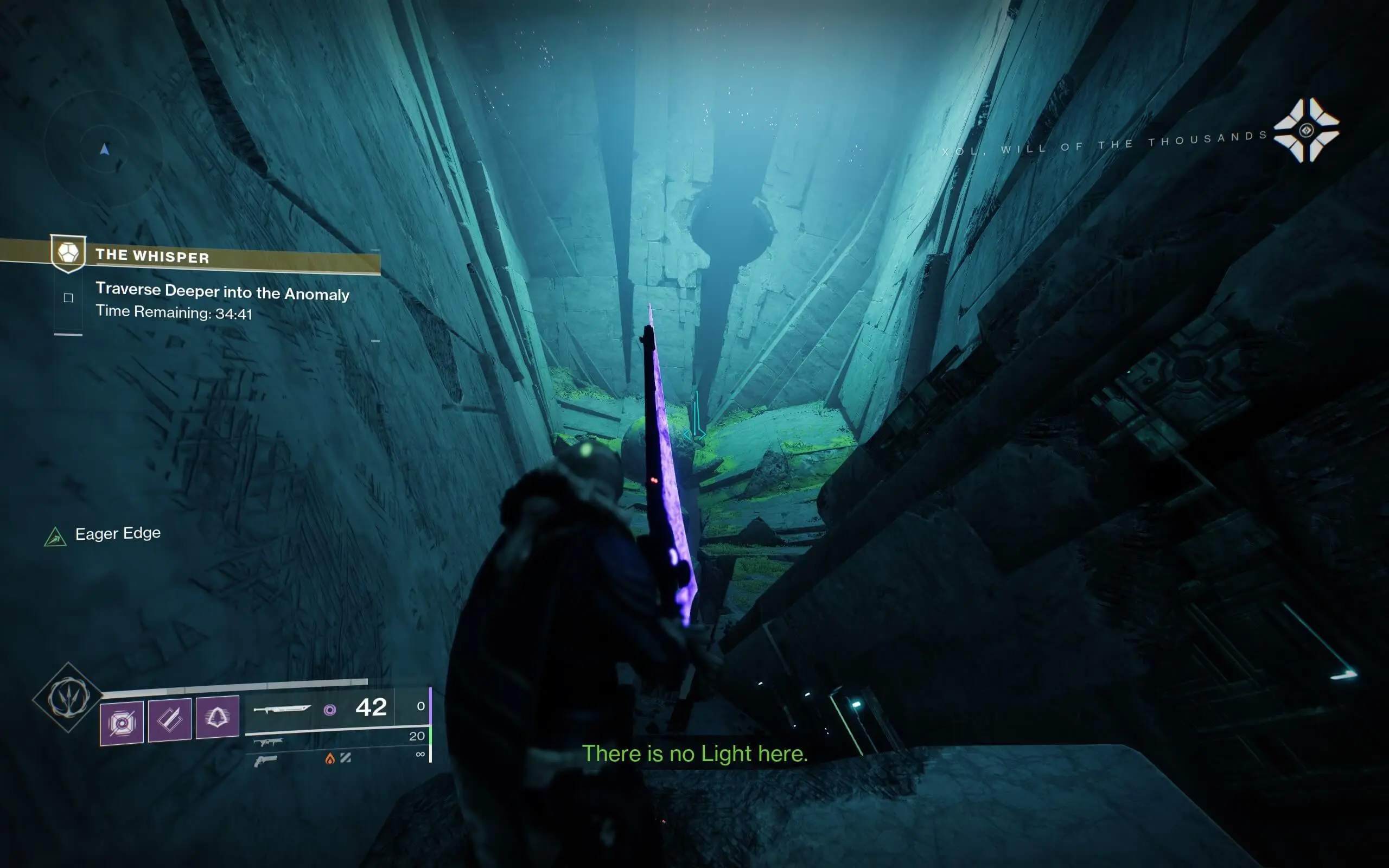Trigger the hooded cloak class ability
The width and height of the screenshot is (1389, 868).
pos(217,717)
